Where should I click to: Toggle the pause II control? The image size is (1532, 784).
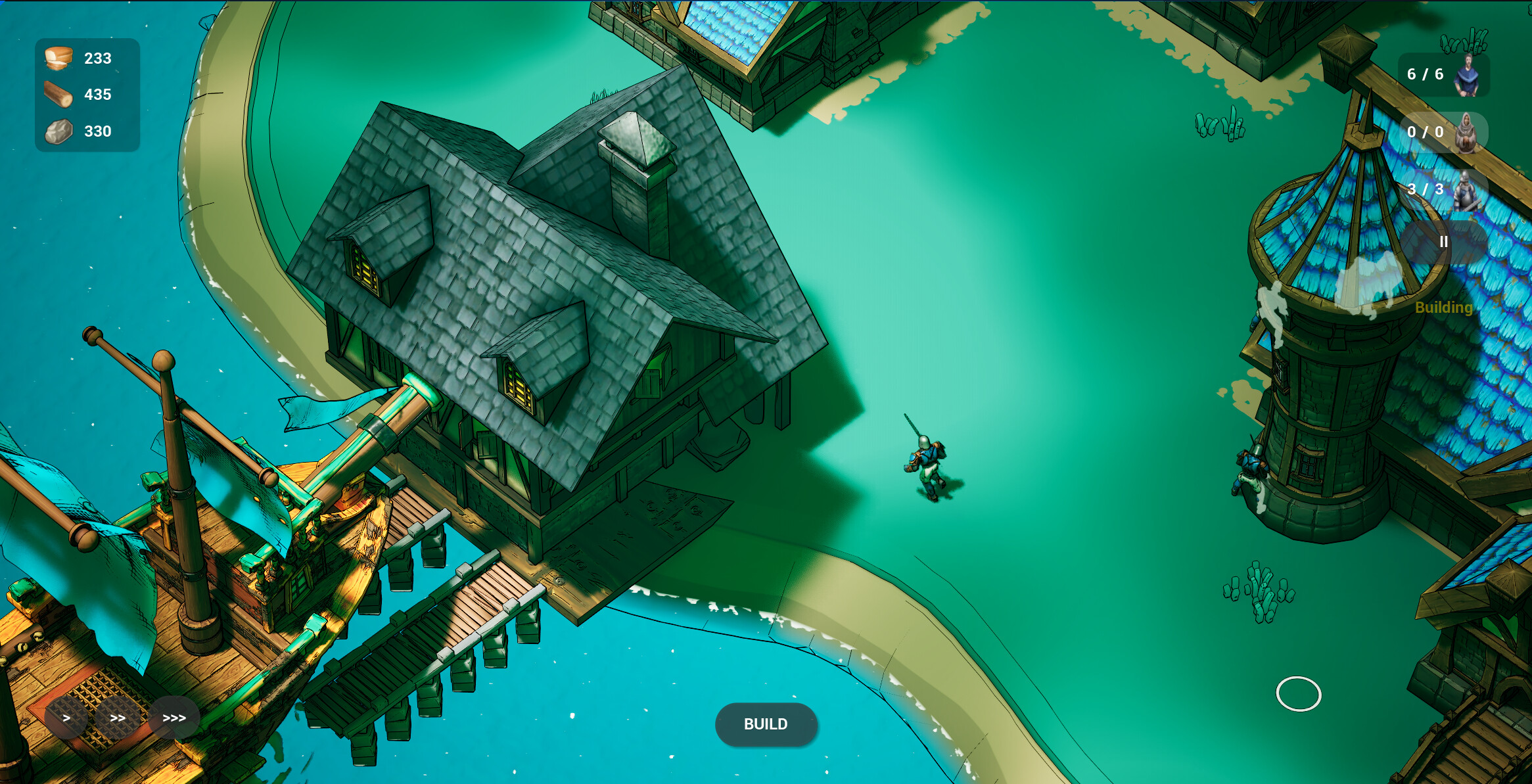tap(1444, 241)
